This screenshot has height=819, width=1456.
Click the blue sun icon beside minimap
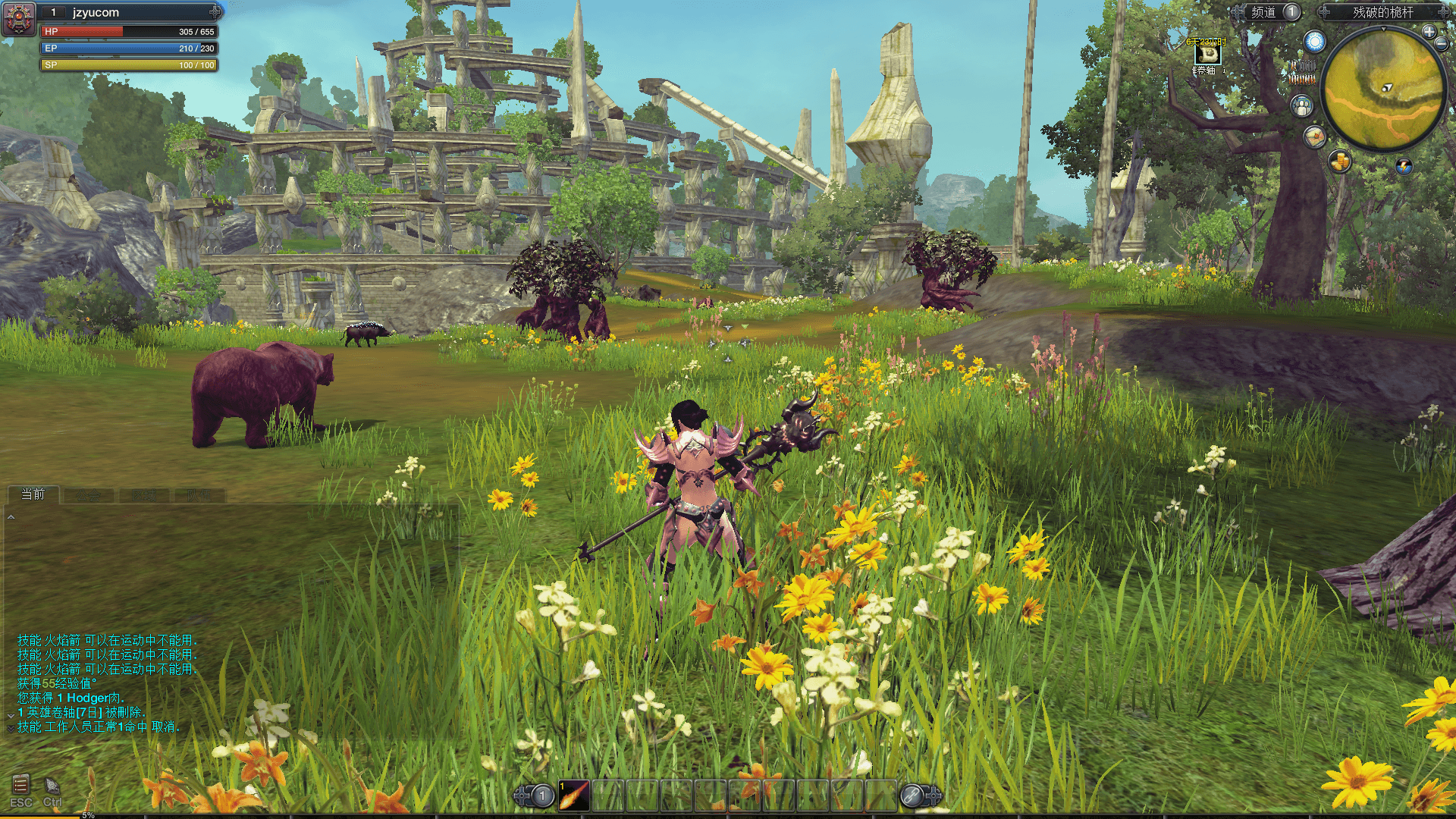[1314, 42]
